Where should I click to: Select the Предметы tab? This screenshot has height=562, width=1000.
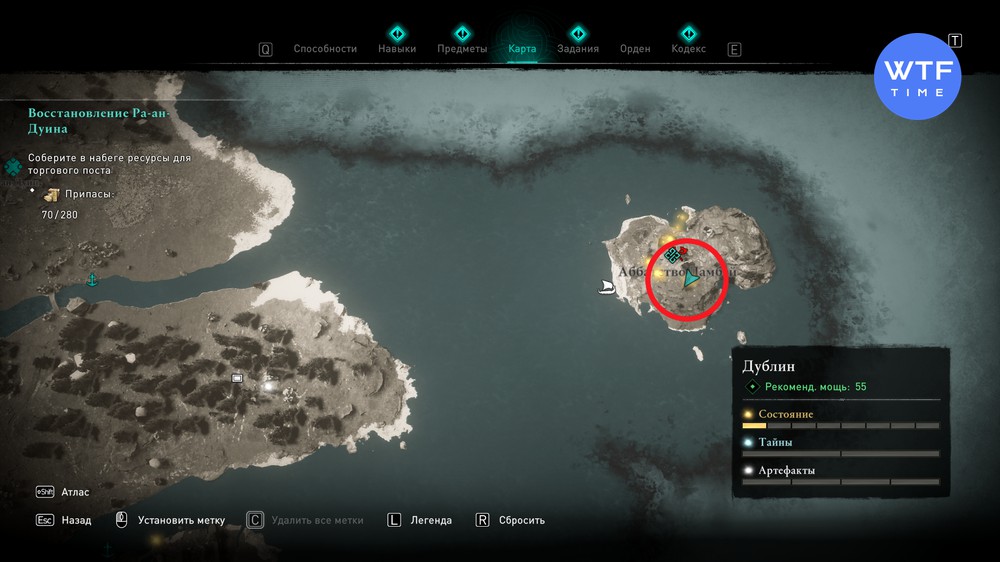click(x=462, y=49)
